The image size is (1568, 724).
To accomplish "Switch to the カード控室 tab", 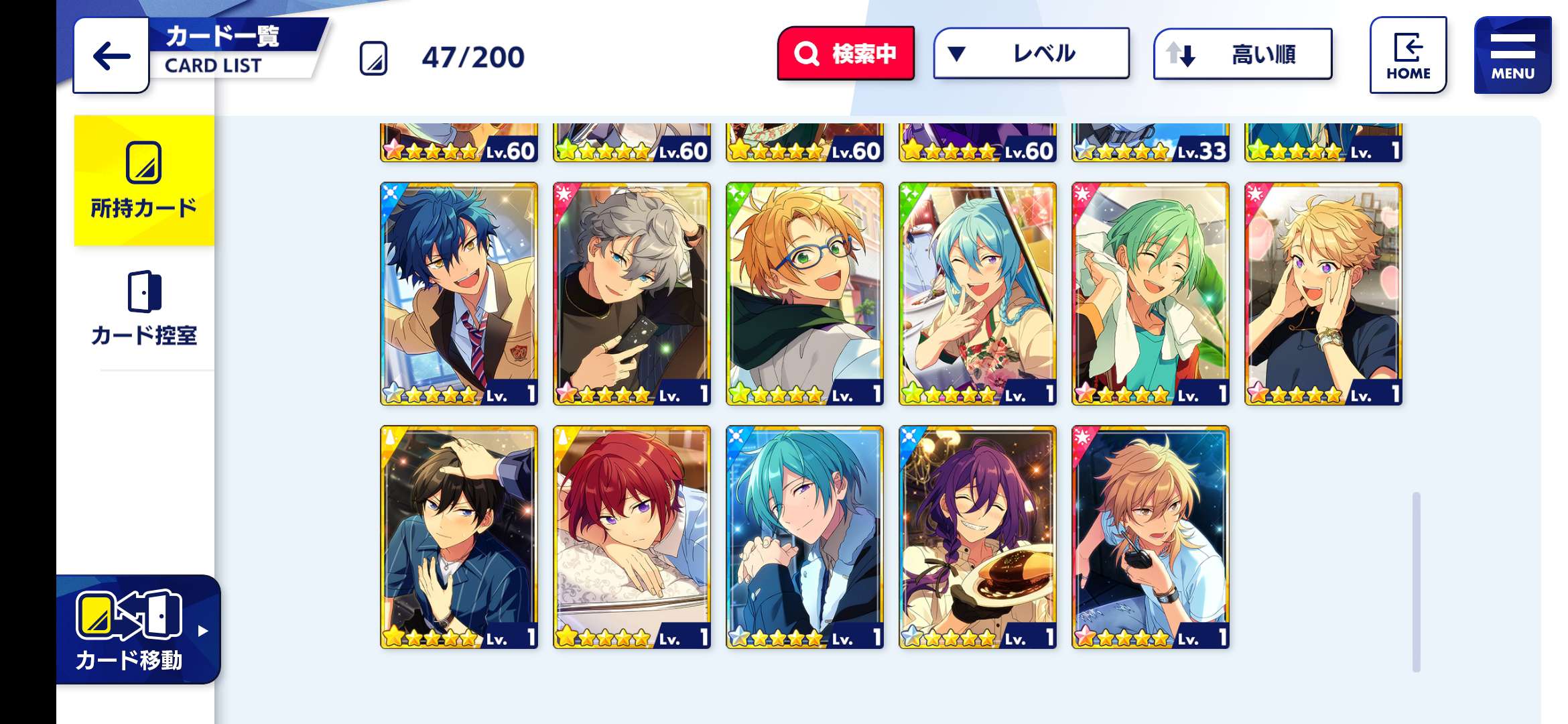I will pos(144,309).
